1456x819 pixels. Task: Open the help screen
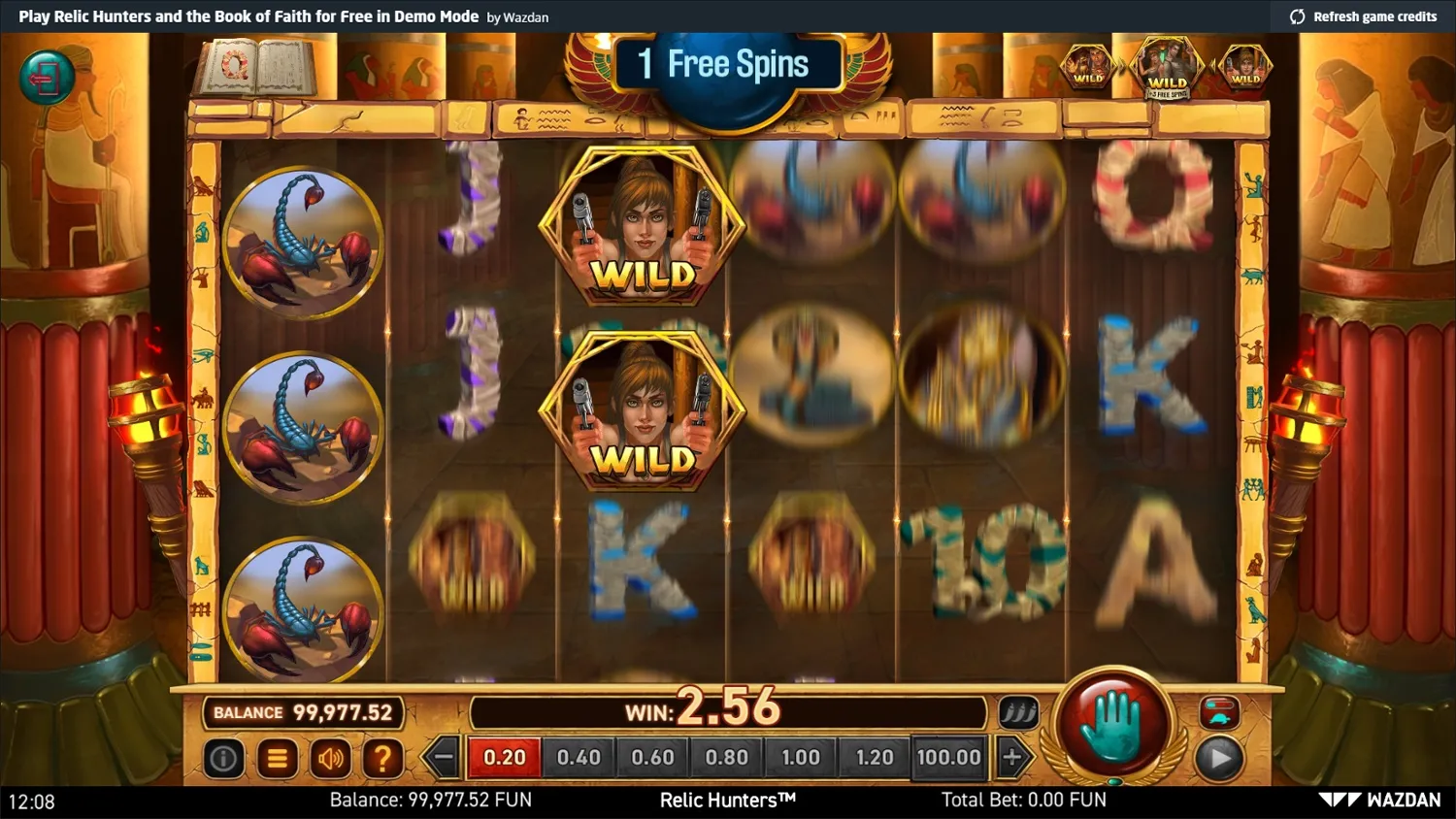point(384,757)
